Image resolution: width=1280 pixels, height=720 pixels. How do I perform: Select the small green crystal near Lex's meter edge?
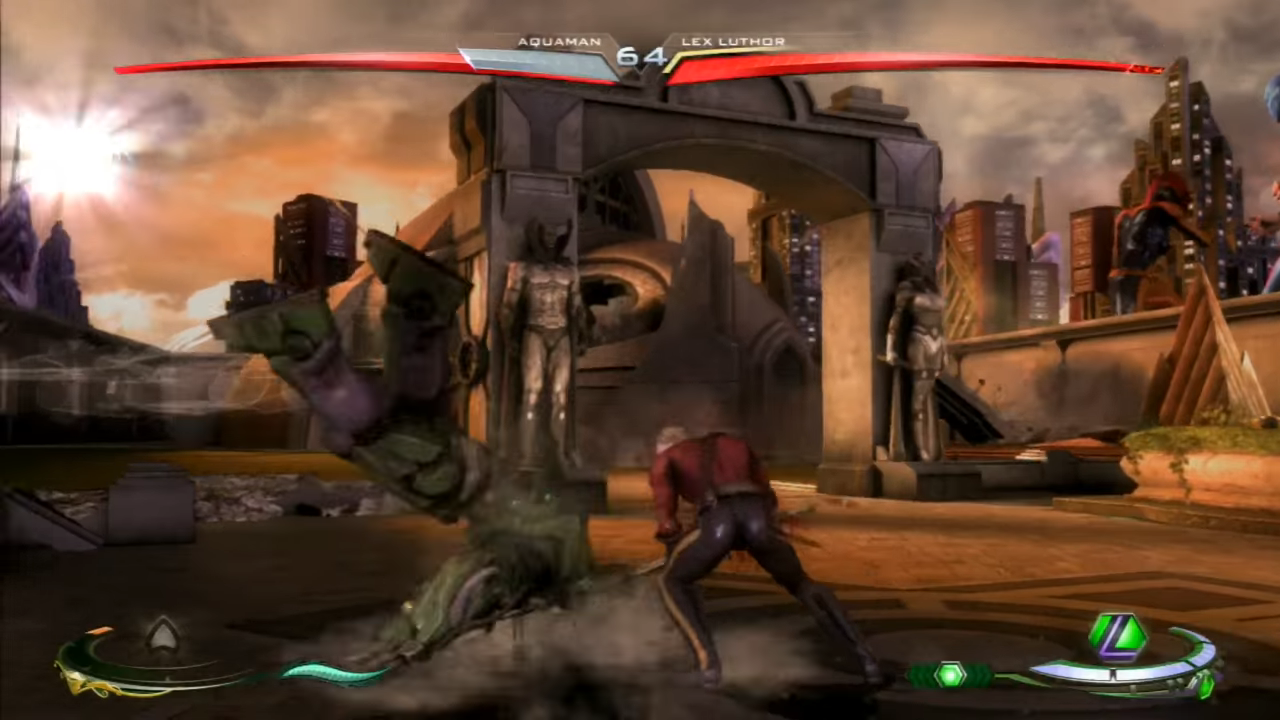pos(1206,688)
